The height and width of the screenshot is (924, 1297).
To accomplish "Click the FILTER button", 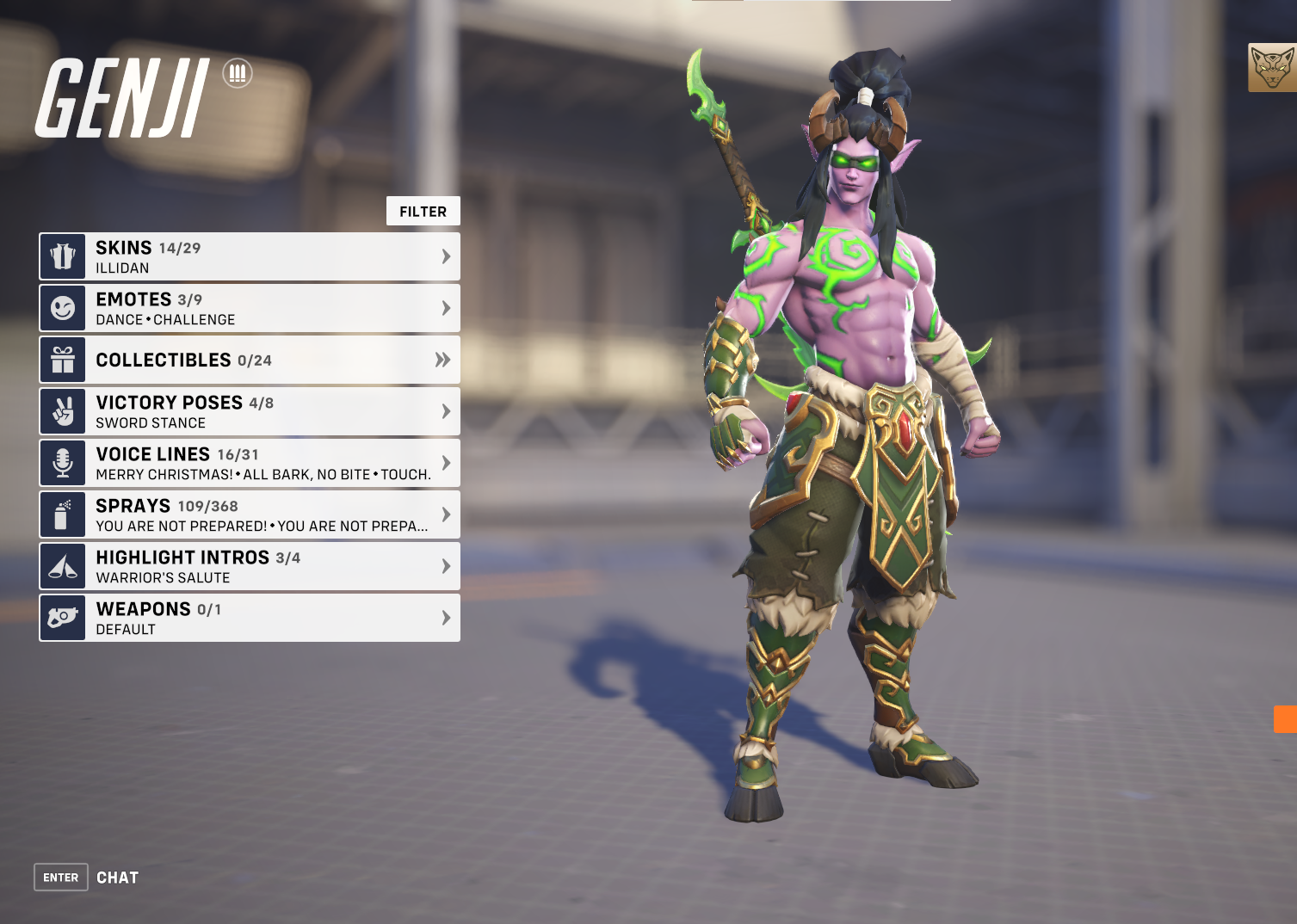I will tap(423, 211).
